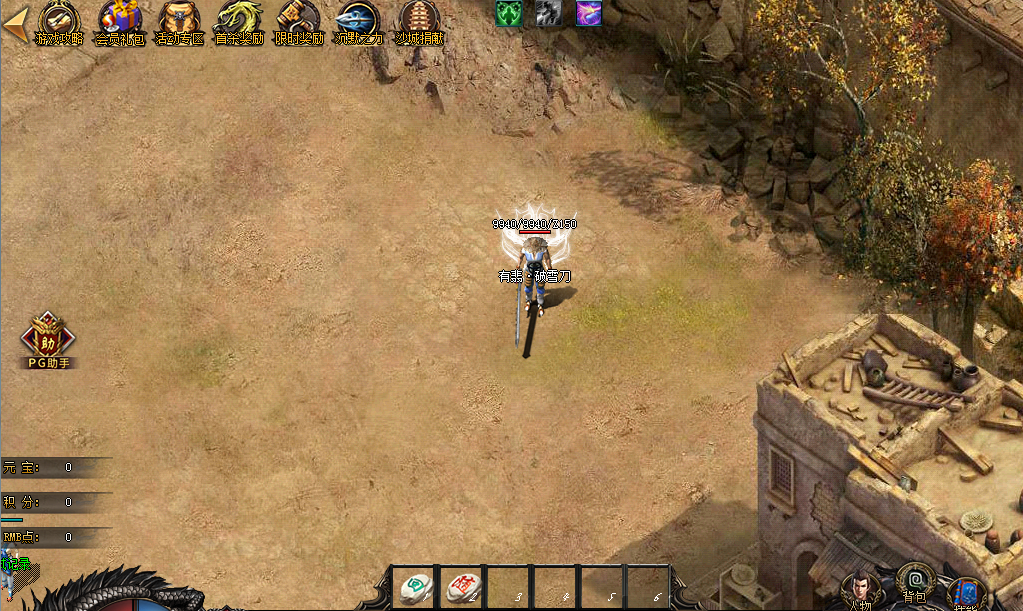Click the green buff status icon
The image size is (1023, 611).
(509, 12)
